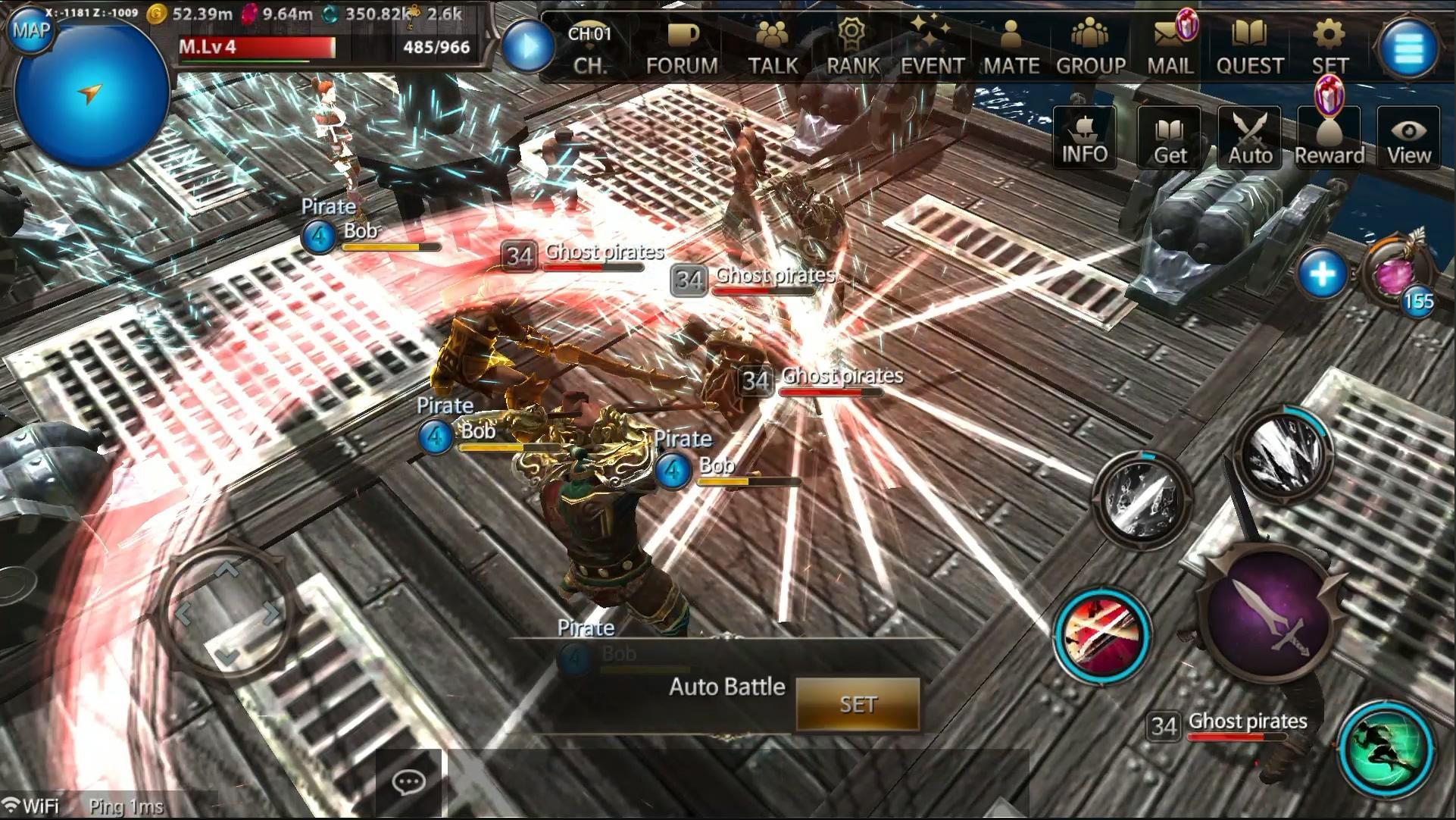This screenshot has width=1456, height=820.
Task: Open the QUEST log
Action: 1249,47
